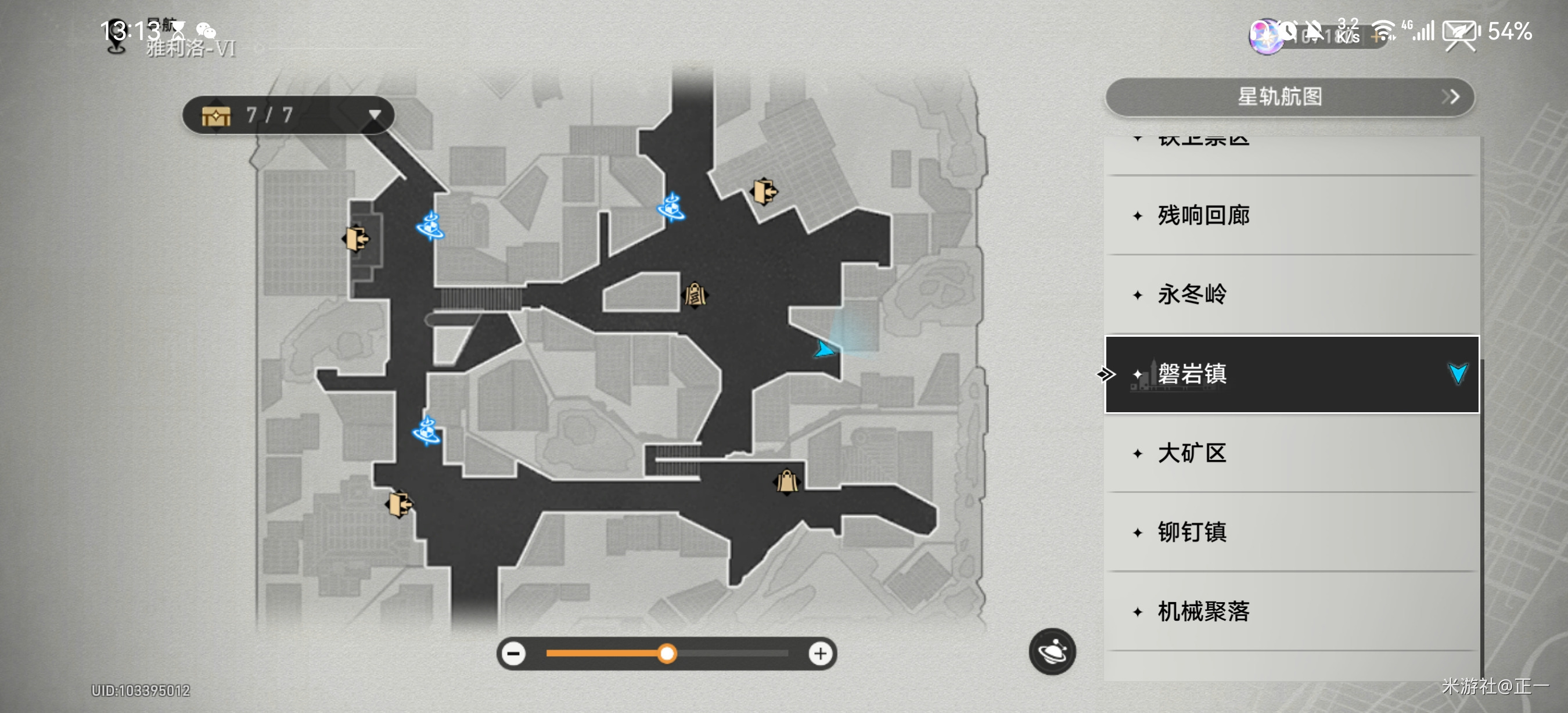The height and width of the screenshot is (713, 1568).
Task: Click the orange zoom slider handle
Action: (x=667, y=654)
